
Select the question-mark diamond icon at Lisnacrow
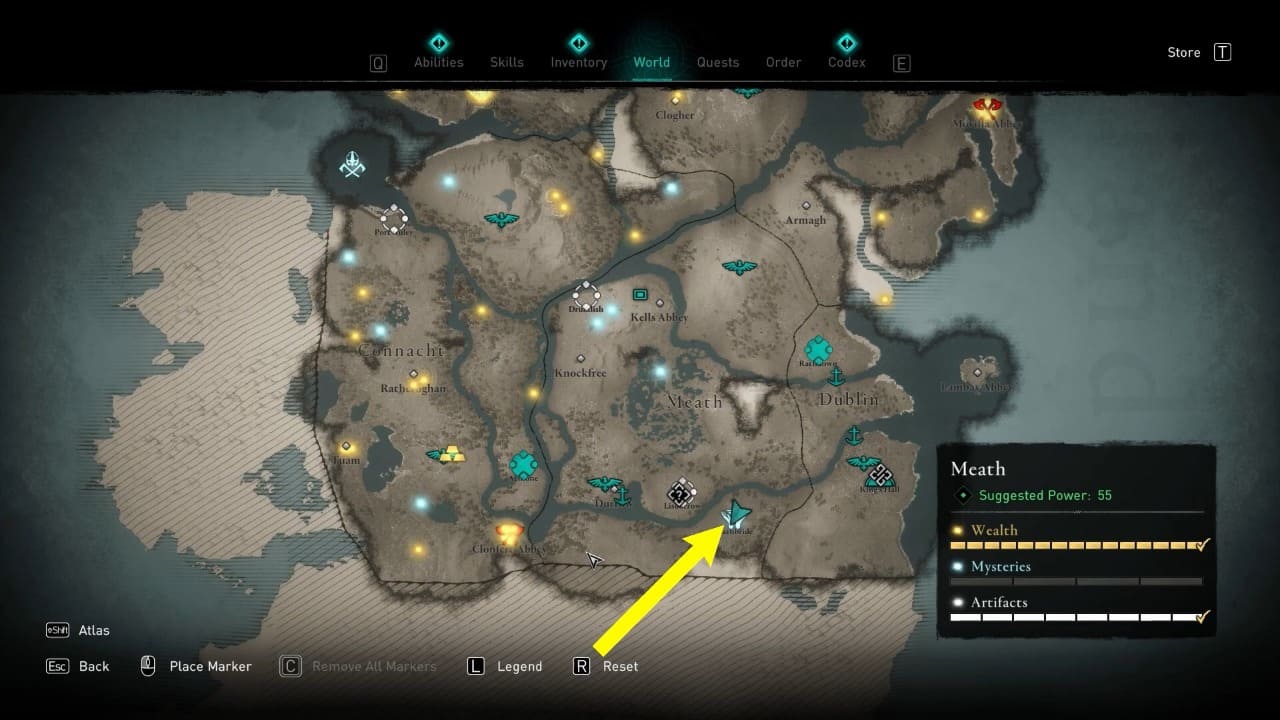point(682,493)
